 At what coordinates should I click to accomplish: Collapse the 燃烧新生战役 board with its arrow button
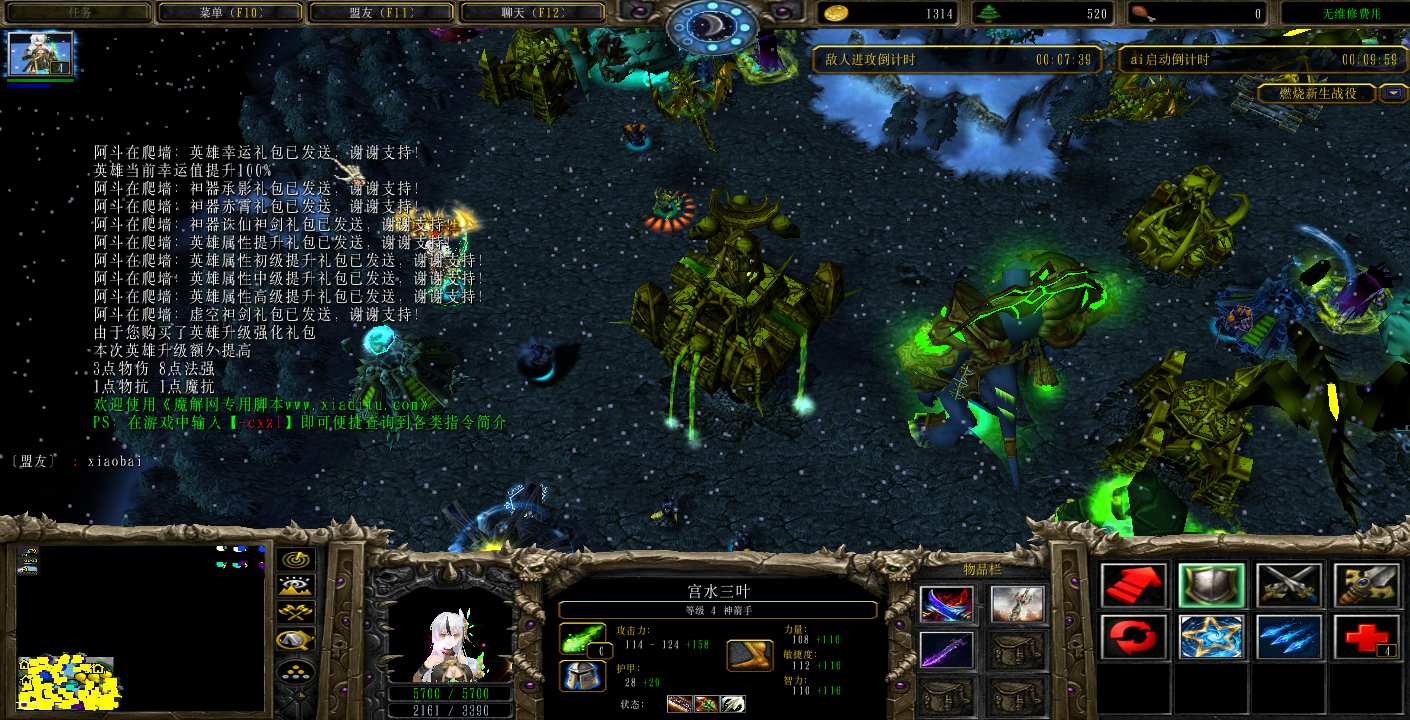[1393, 93]
